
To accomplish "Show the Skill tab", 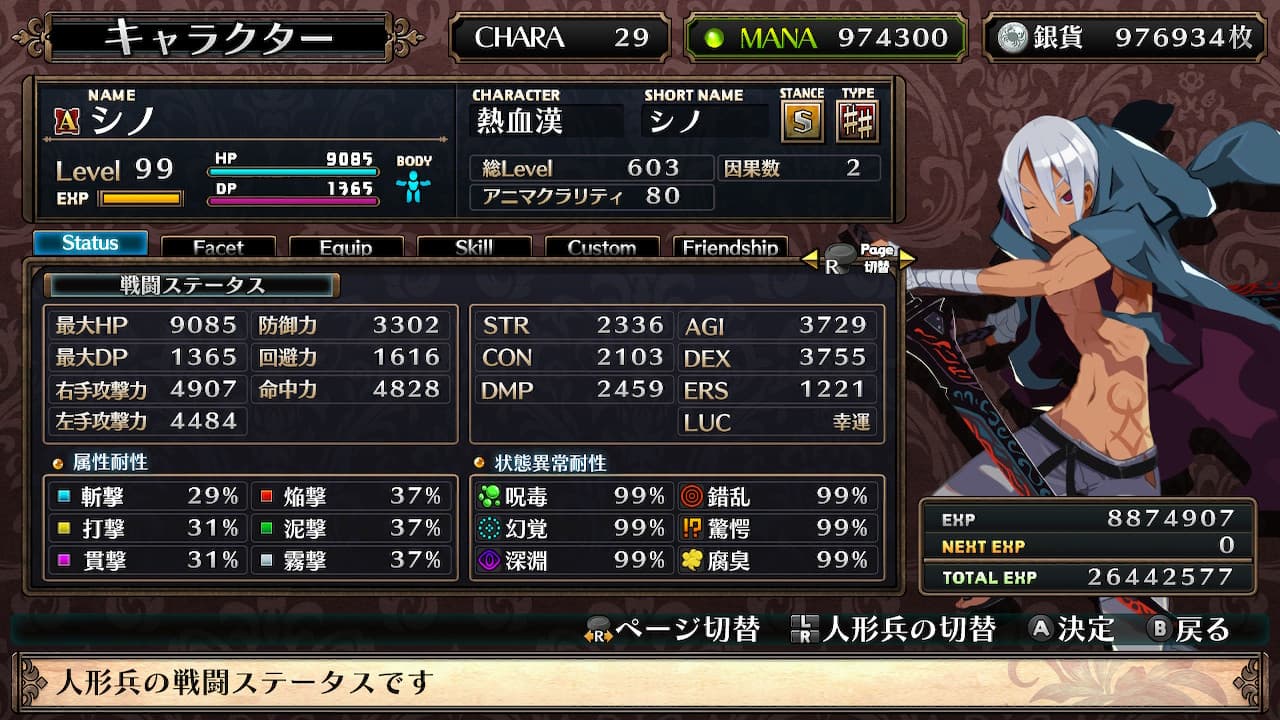I will click(x=474, y=247).
